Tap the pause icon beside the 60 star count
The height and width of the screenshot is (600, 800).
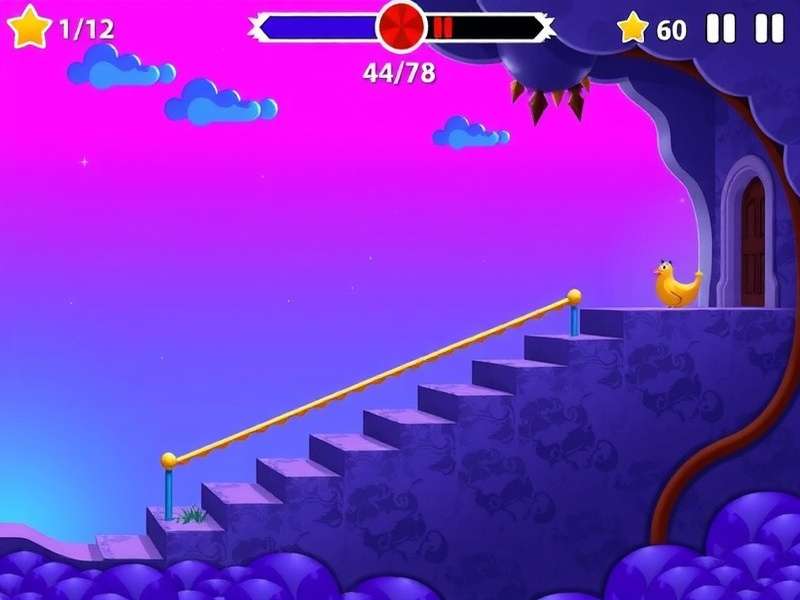coord(720,28)
